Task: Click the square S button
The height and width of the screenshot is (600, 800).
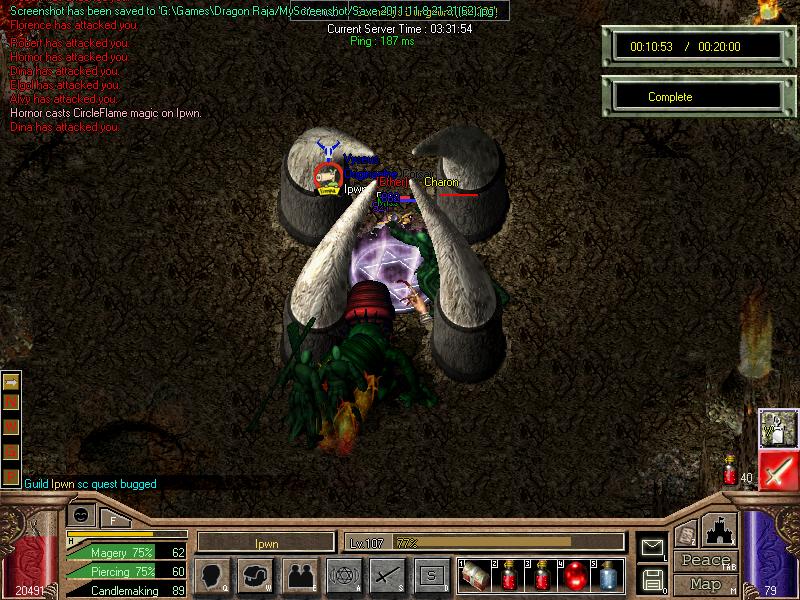Action: pos(431,576)
